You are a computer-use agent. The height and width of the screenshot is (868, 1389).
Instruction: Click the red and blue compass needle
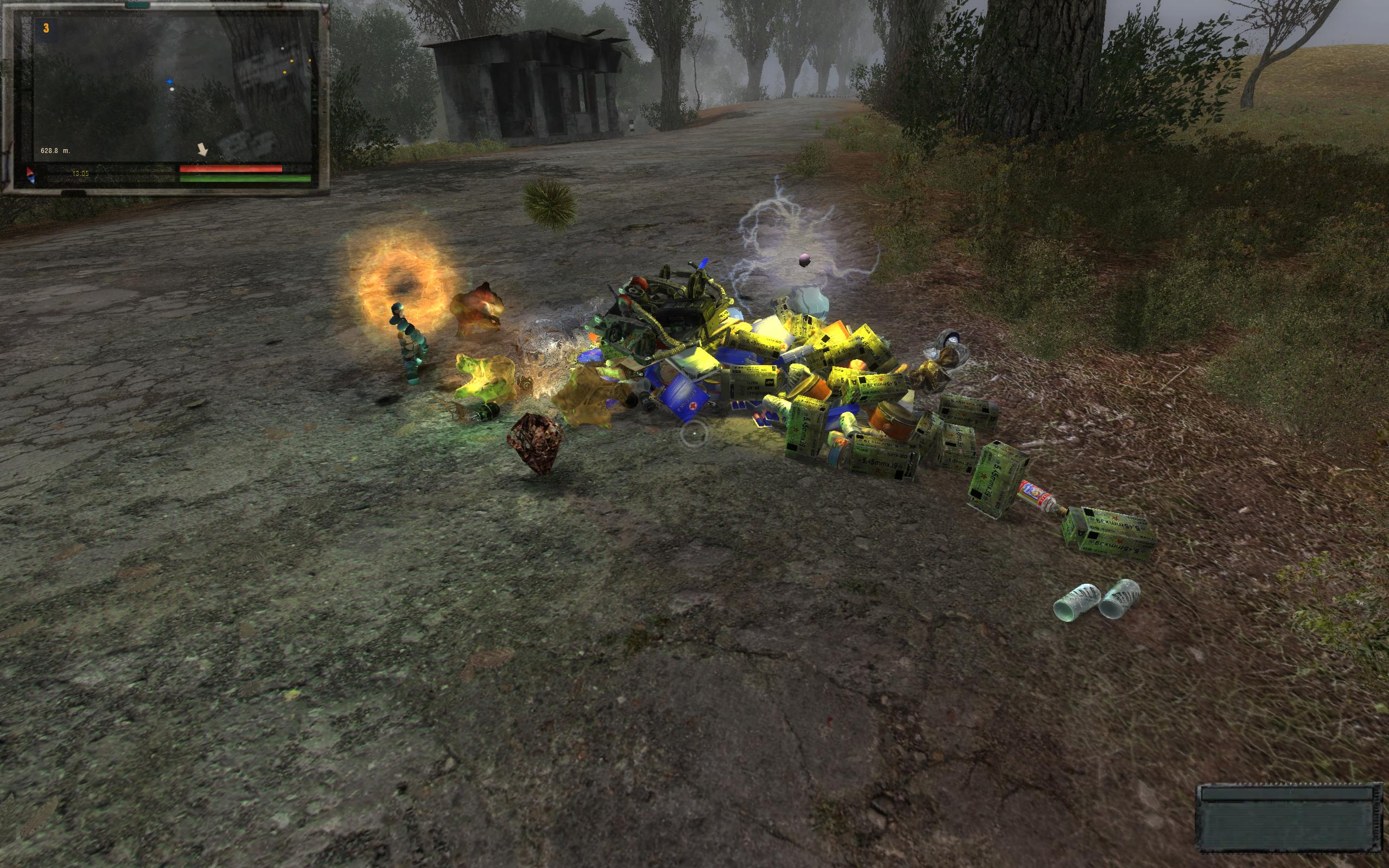(x=31, y=176)
